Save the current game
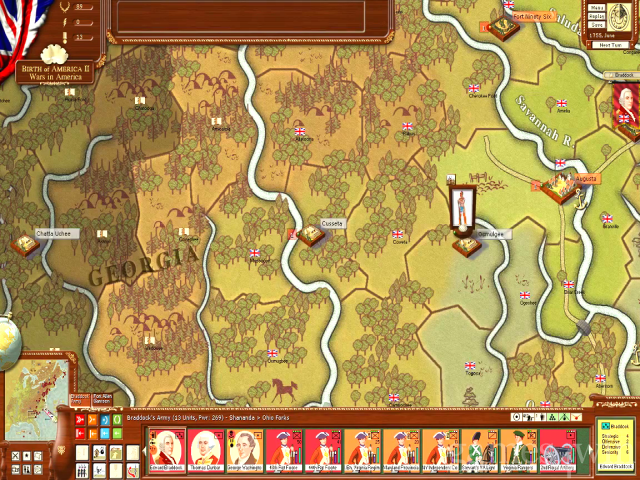The width and height of the screenshot is (640, 480). (596, 26)
